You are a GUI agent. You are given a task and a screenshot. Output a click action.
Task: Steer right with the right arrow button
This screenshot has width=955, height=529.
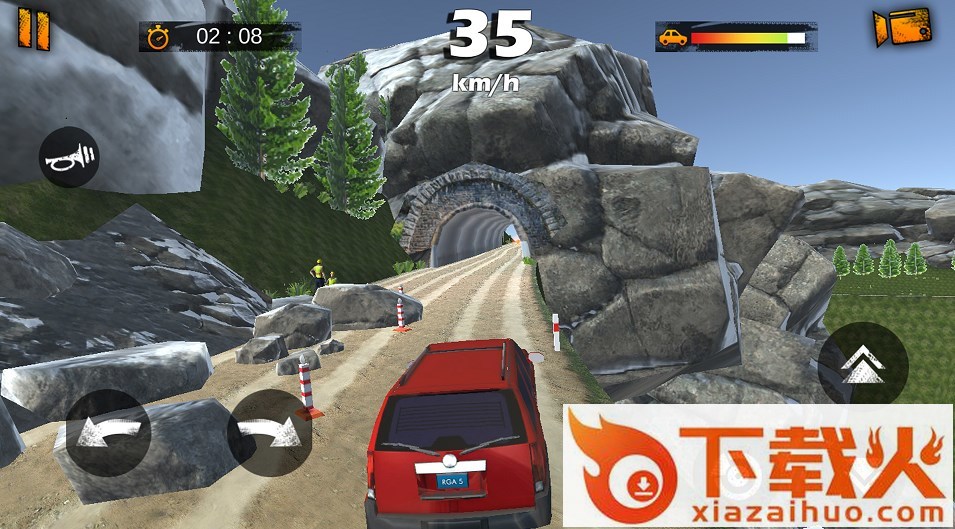coord(268,432)
